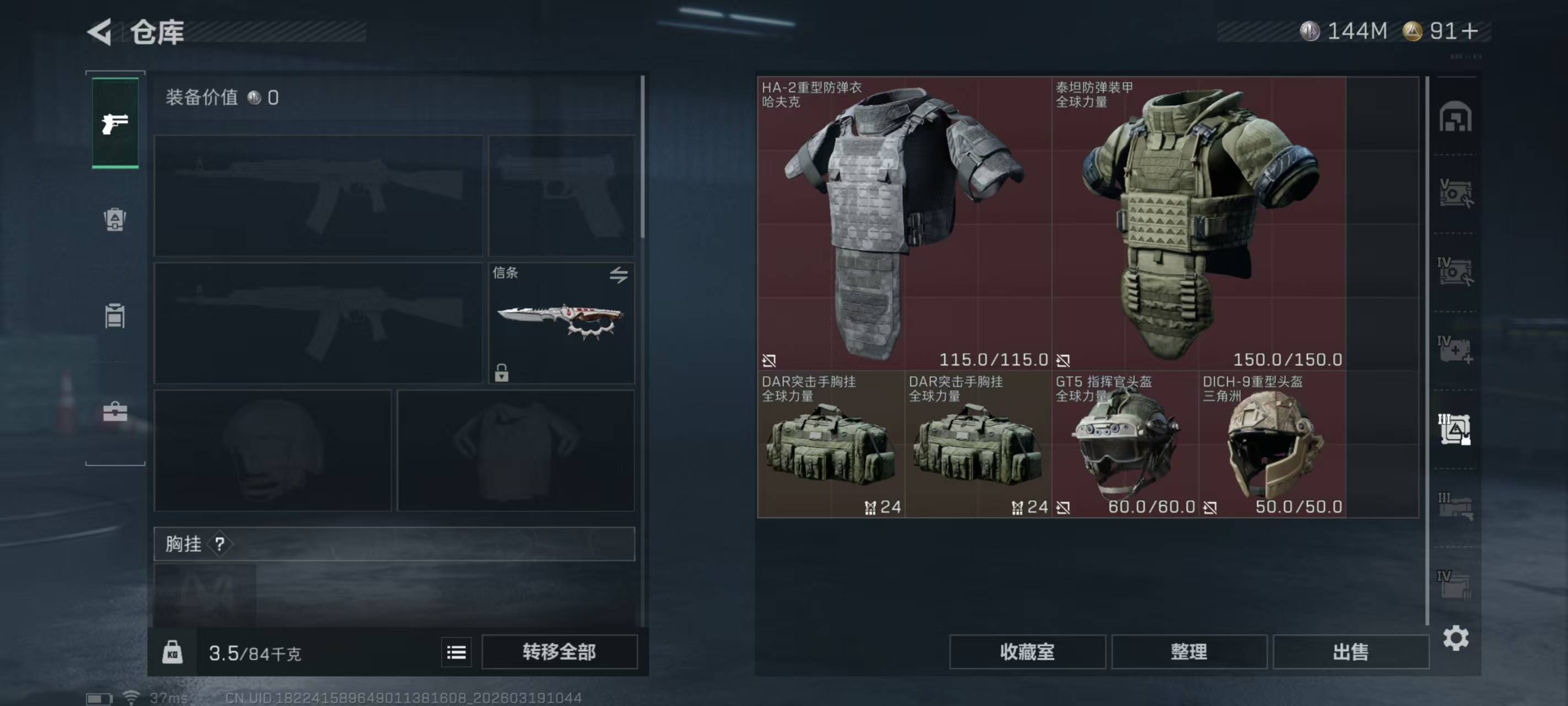Open the 胸挂 help question mark
Screen dimensions: 1568x706
click(x=220, y=544)
